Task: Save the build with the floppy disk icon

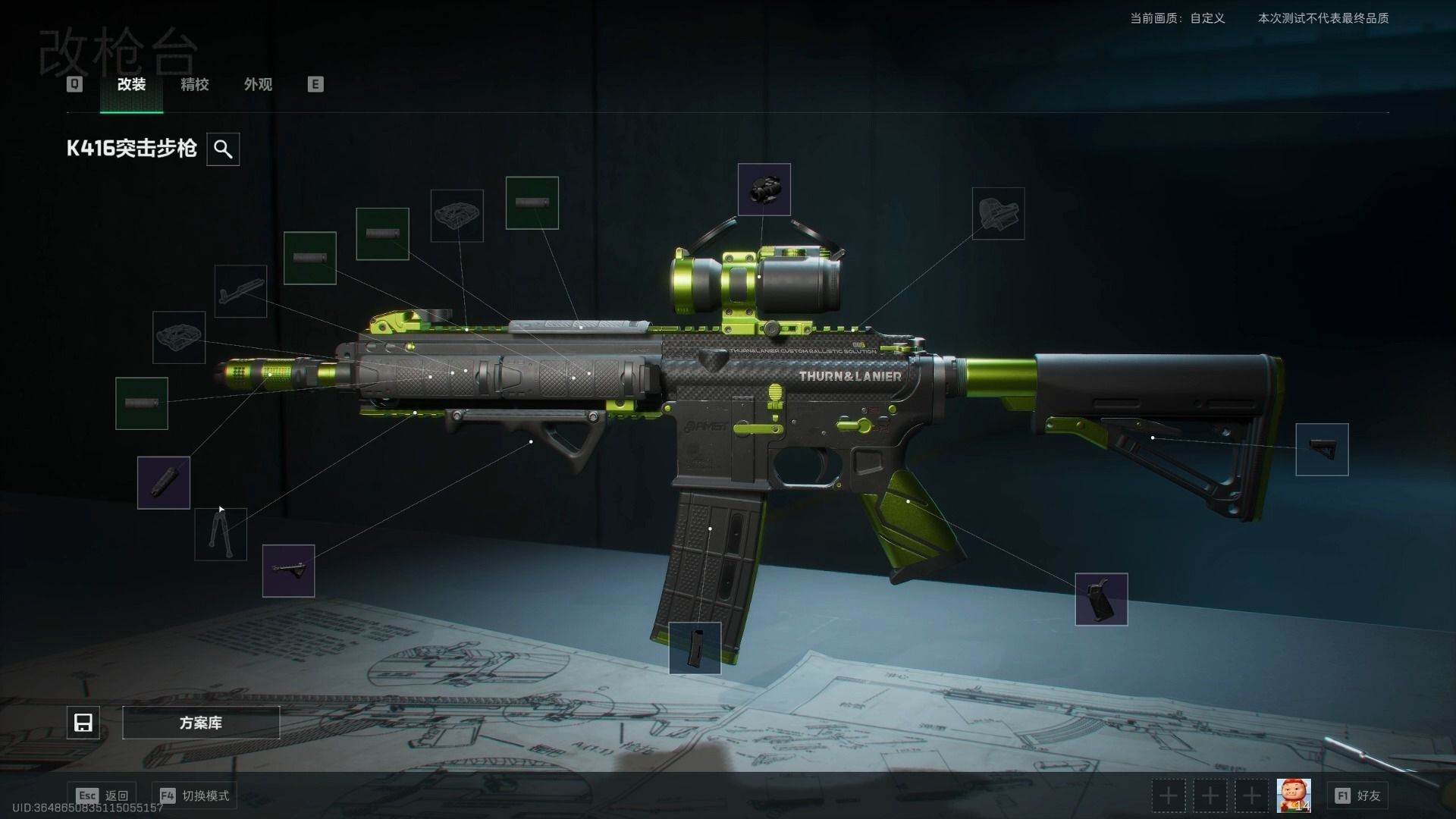Action: 83,723
